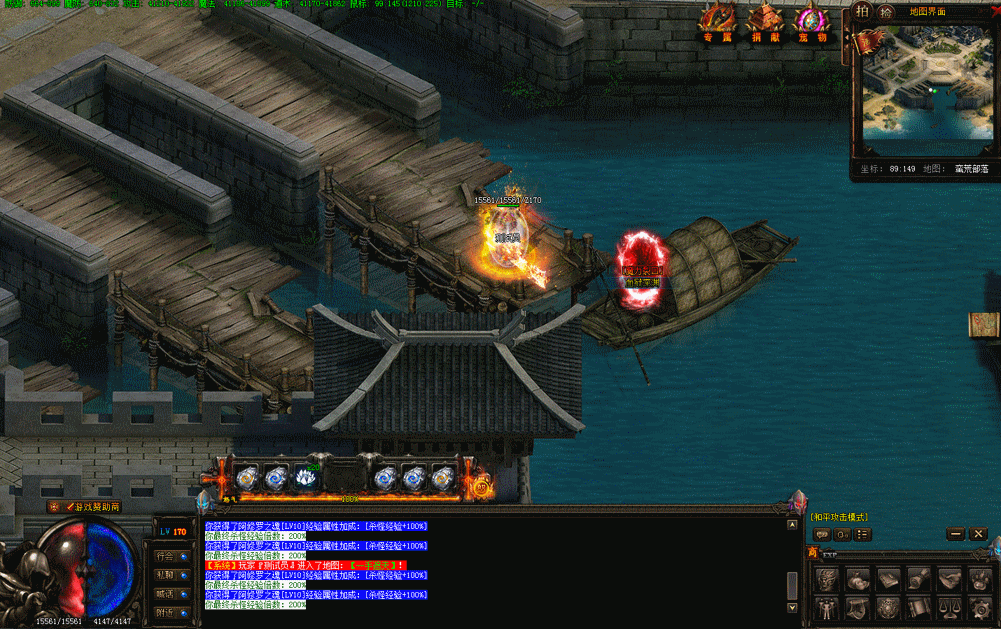Switch to the 私聊 private chat channel
1001x629 pixels.
tap(171, 575)
